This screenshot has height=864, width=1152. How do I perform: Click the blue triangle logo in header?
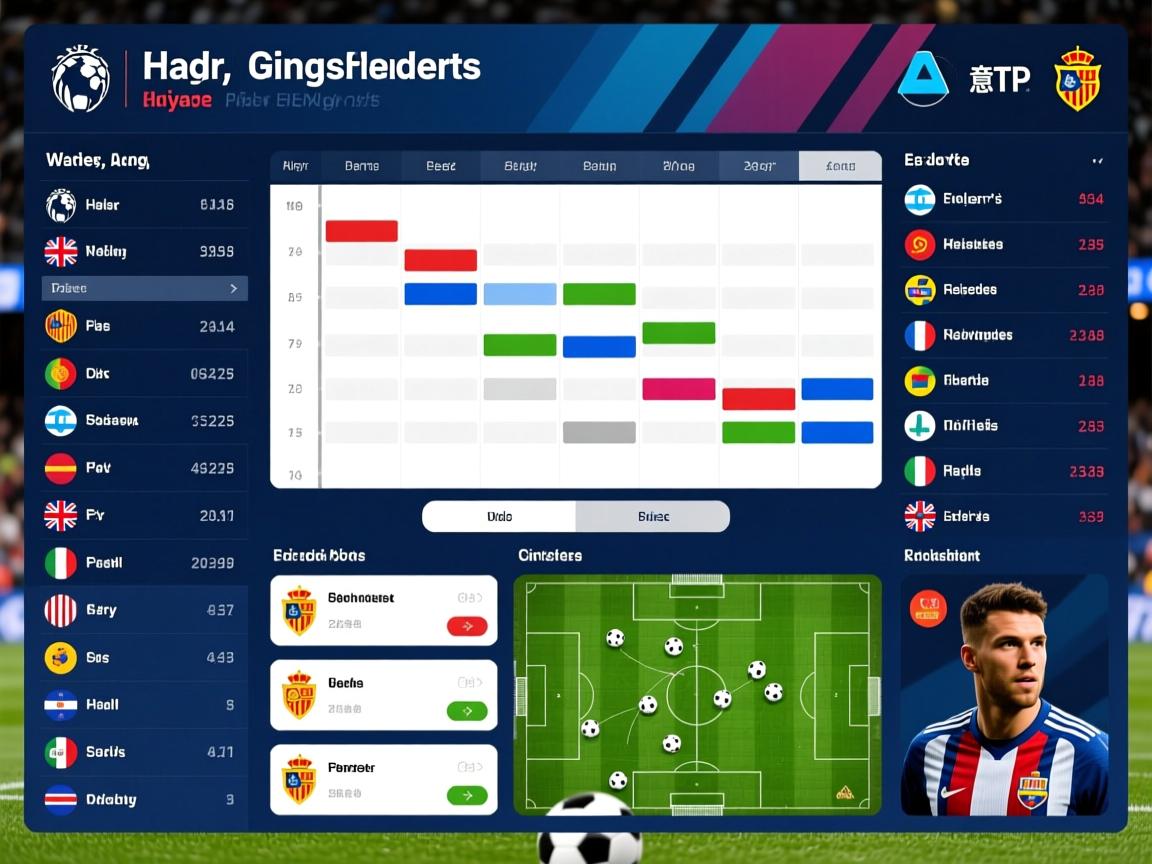(x=922, y=79)
